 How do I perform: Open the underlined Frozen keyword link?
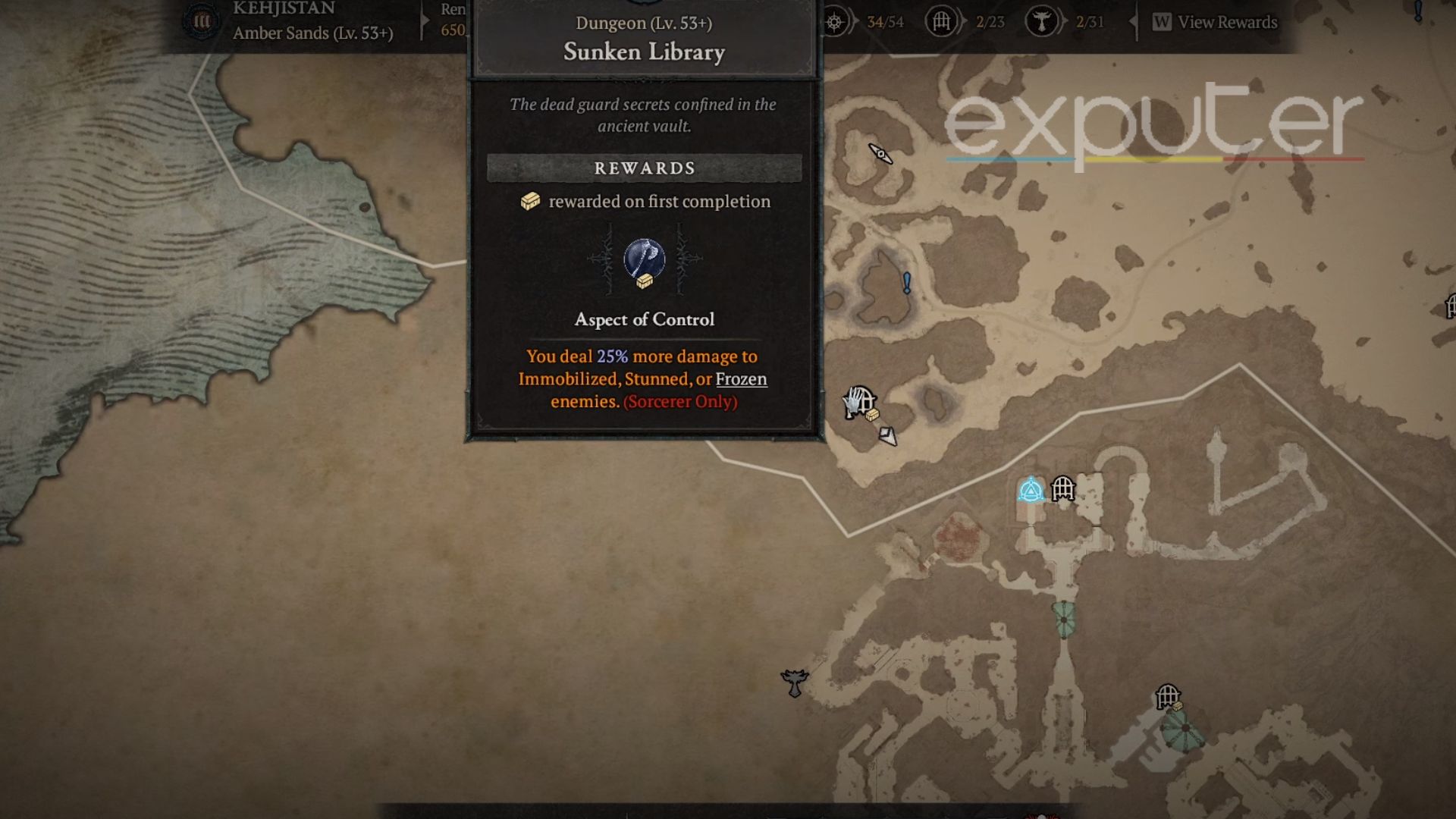click(x=740, y=379)
